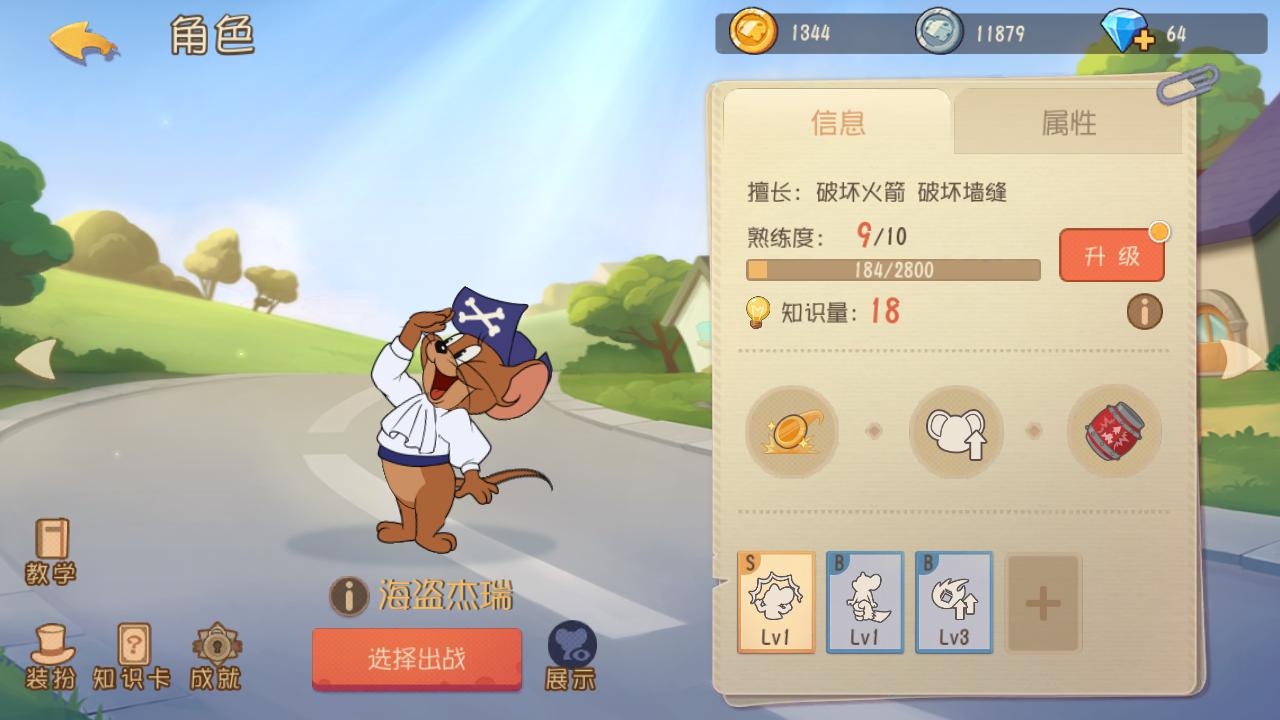Switch to the 属性 tab
This screenshot has height=720, width=1280.
click(x=1067, y=123)
